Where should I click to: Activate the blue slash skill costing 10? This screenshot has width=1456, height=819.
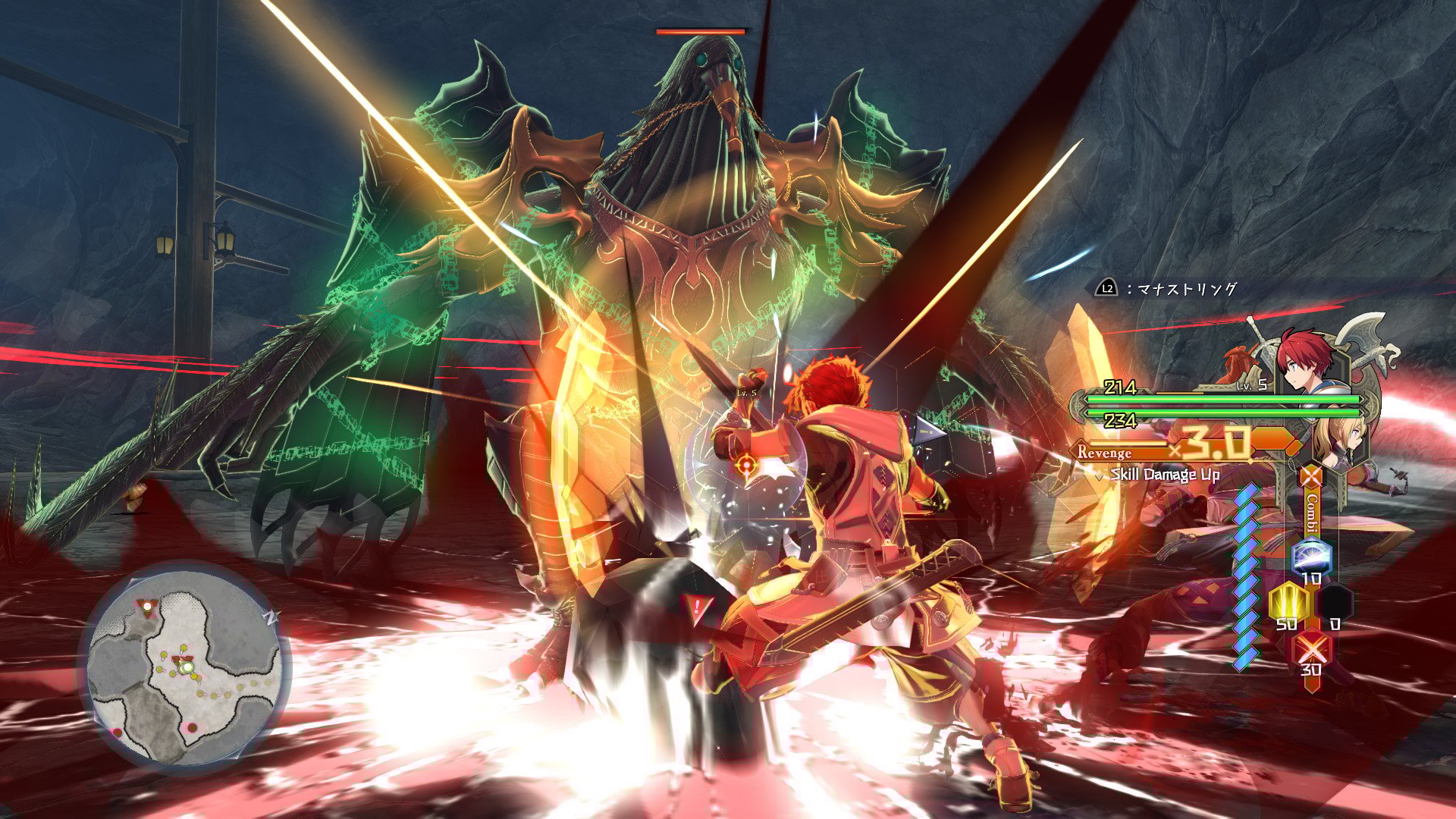1311,557
